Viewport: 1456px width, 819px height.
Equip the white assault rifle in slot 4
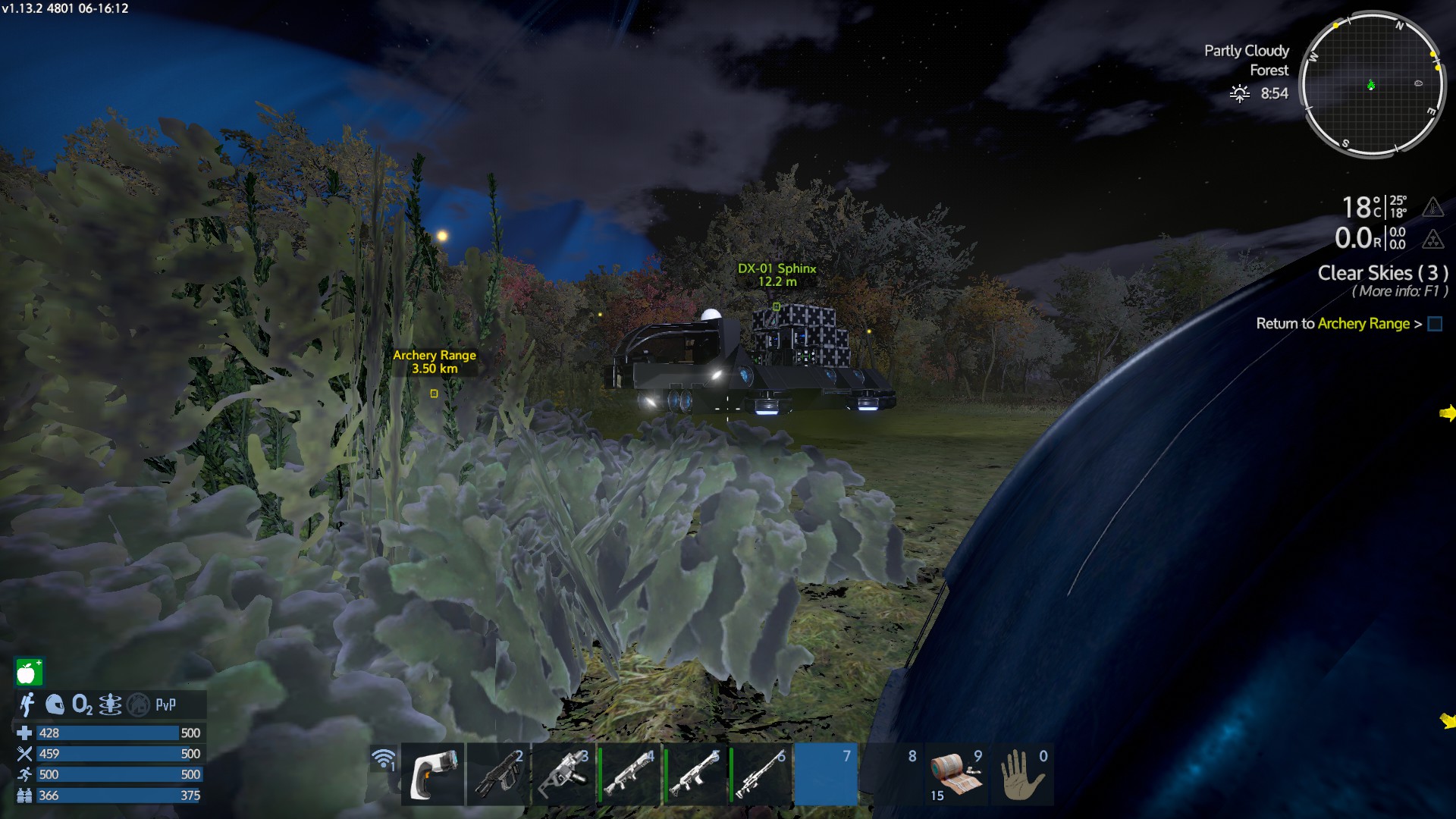pyautogui.click(x=629, y=774)
